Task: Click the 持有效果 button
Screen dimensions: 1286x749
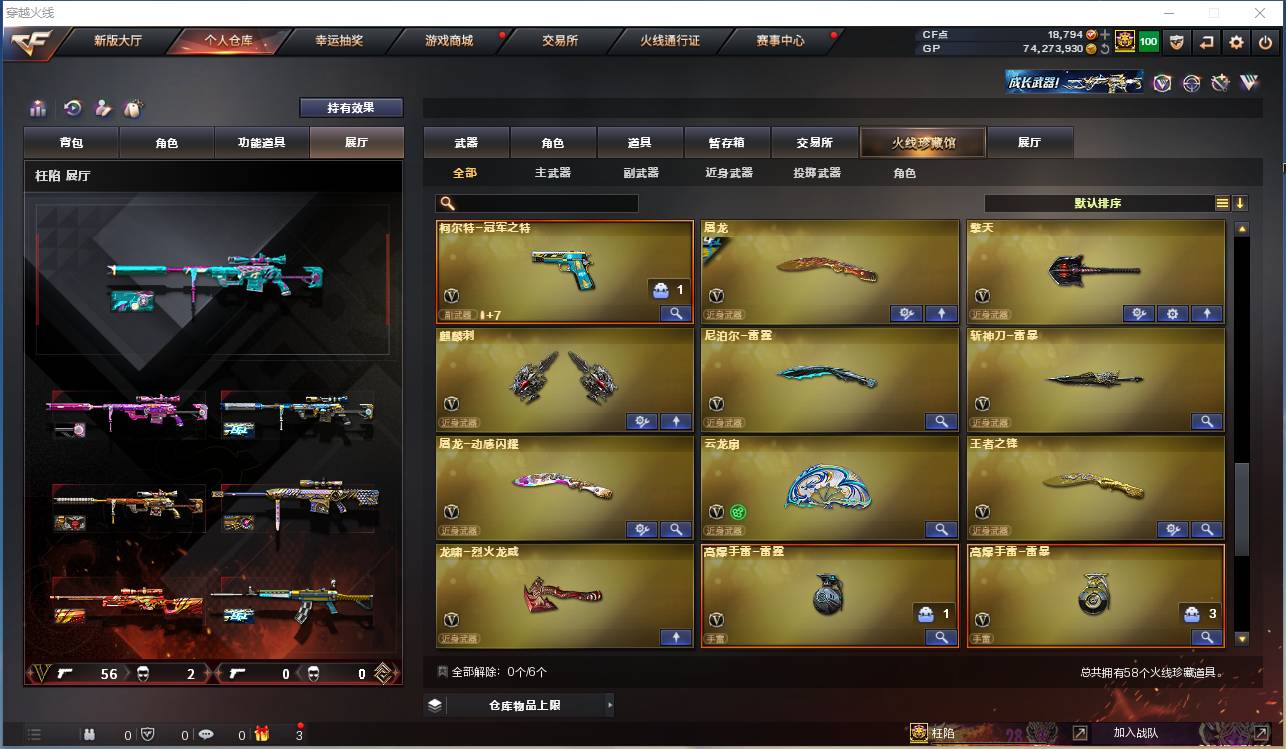Action: point(350,107)
